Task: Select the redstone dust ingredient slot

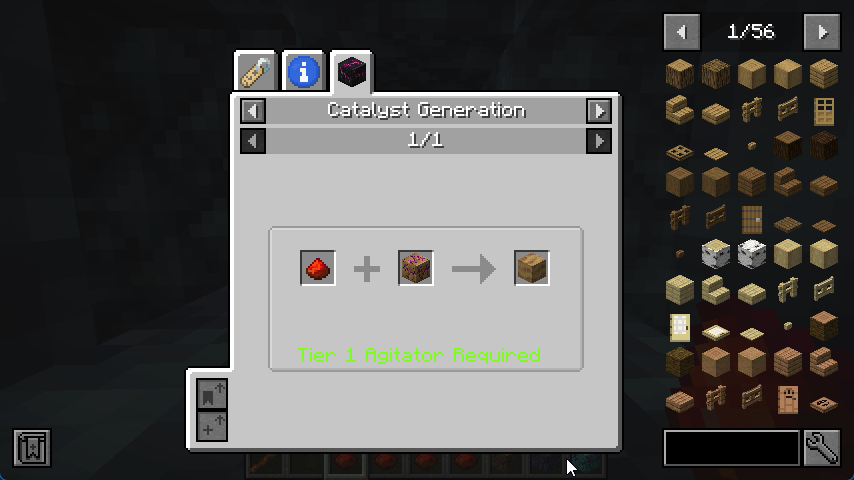Action: point(318,268)
